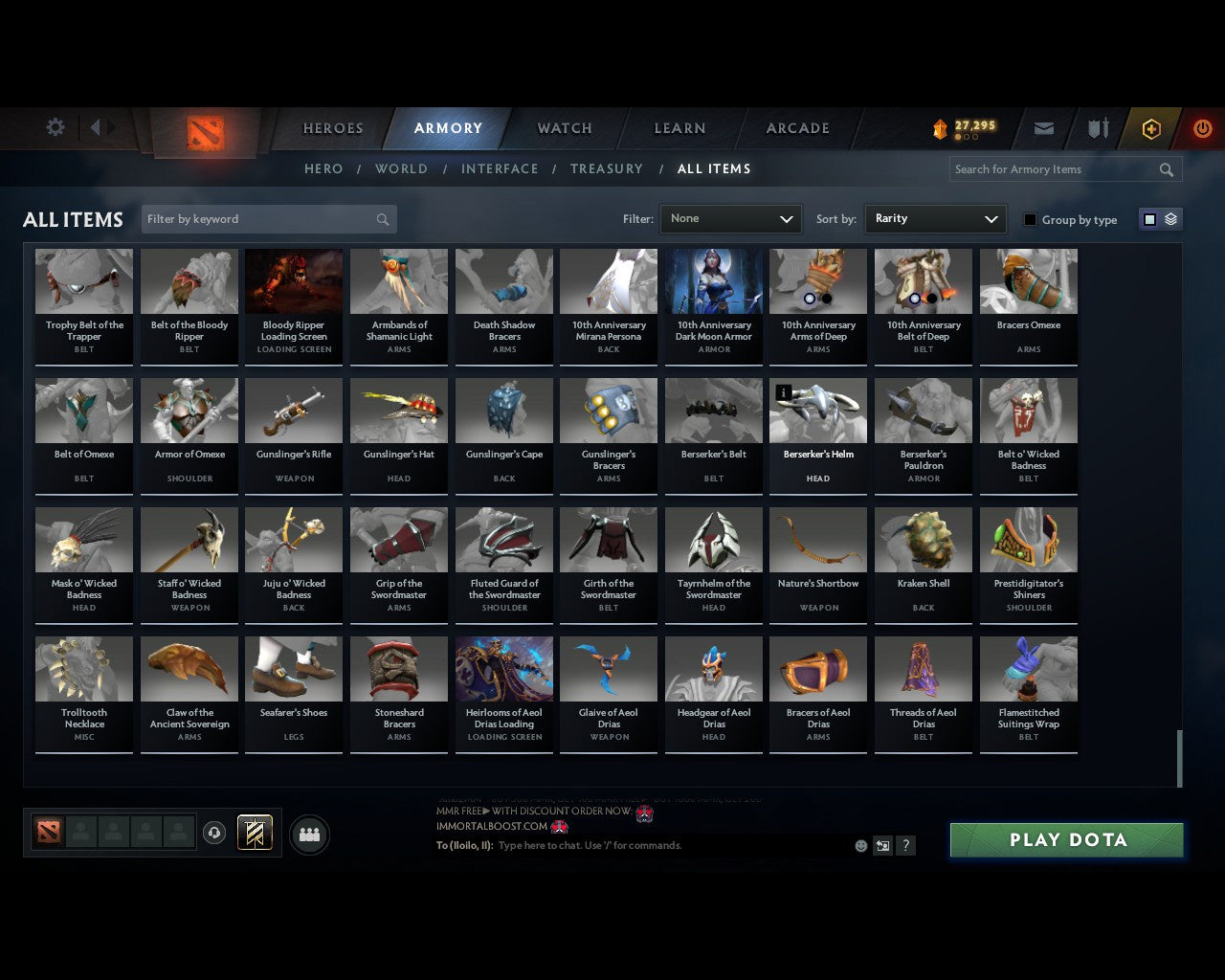Click the help question mark icon
The image size is (1225, 980).
(x=904, y=846)
